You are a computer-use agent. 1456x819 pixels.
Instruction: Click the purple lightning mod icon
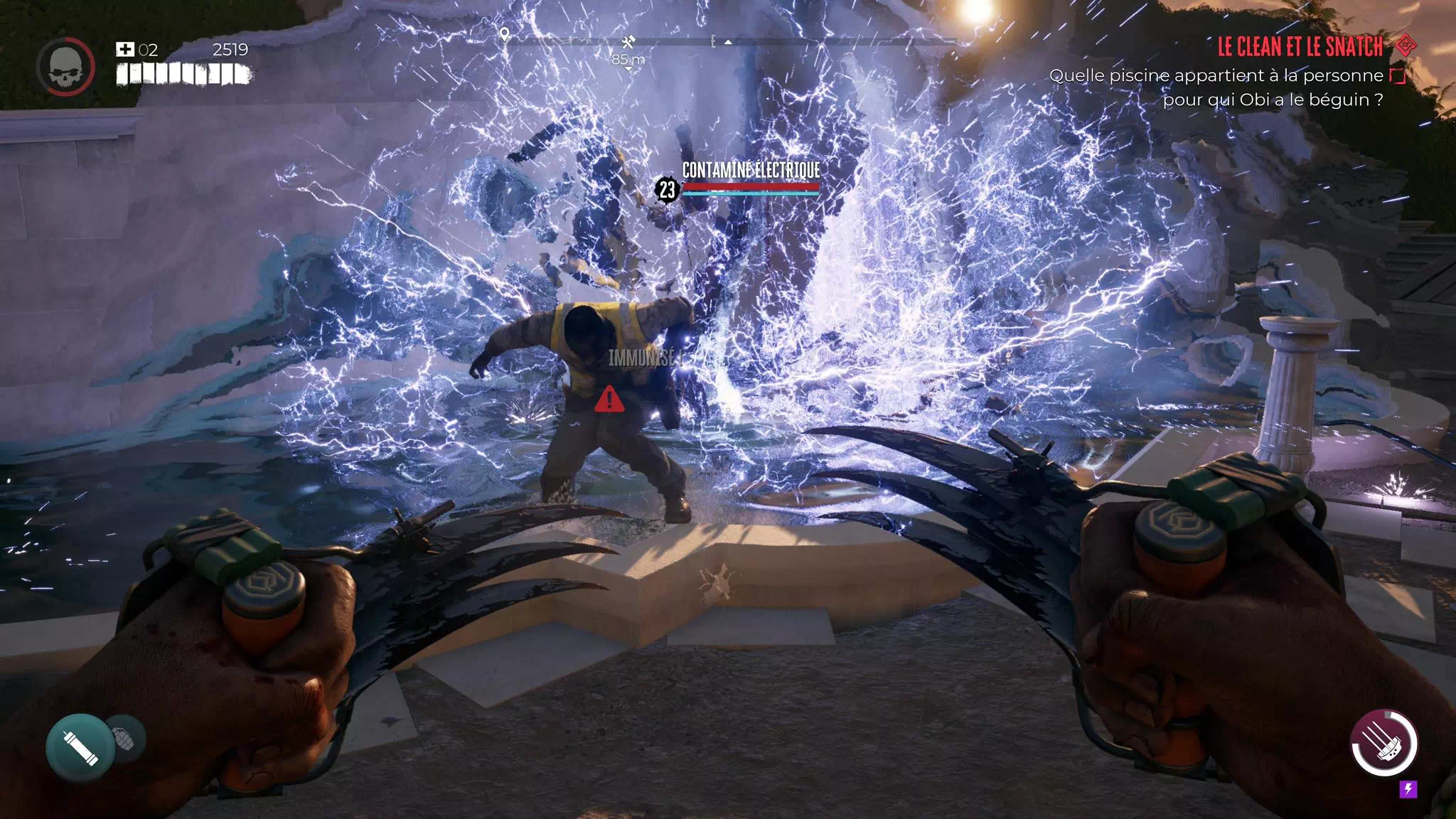1408,788
